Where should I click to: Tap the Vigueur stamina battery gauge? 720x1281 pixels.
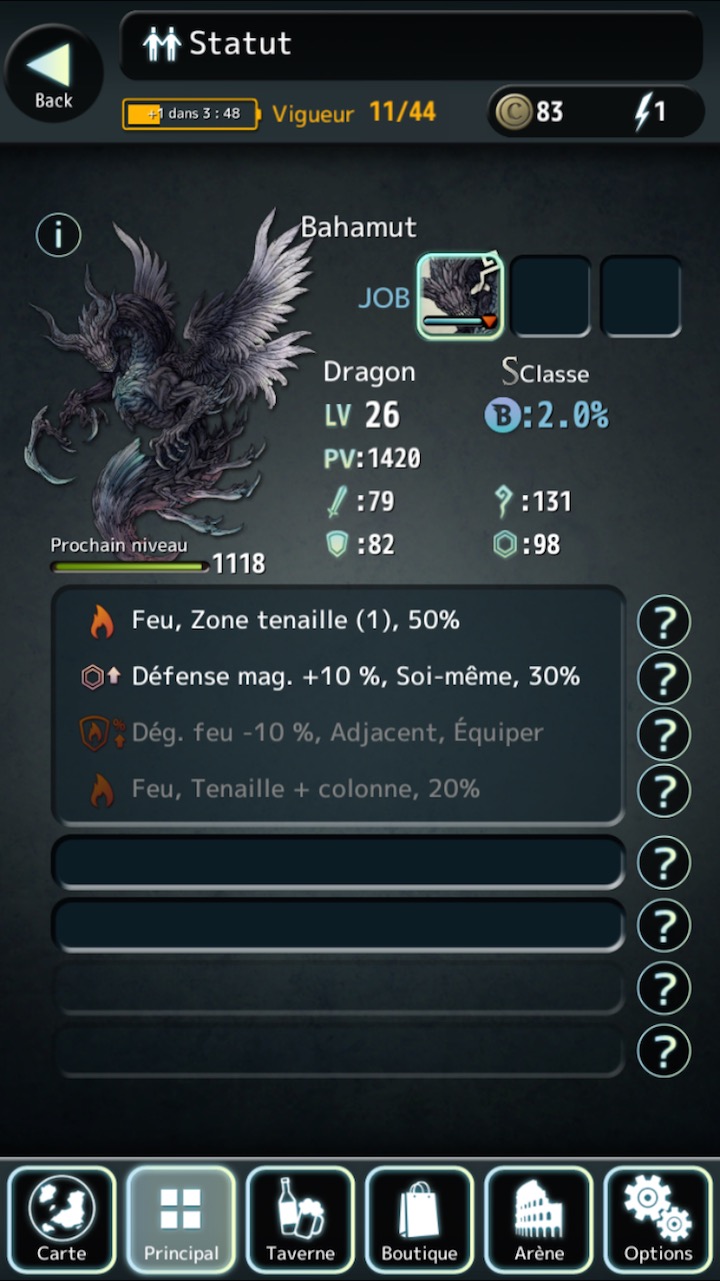[x=190, y=113]
